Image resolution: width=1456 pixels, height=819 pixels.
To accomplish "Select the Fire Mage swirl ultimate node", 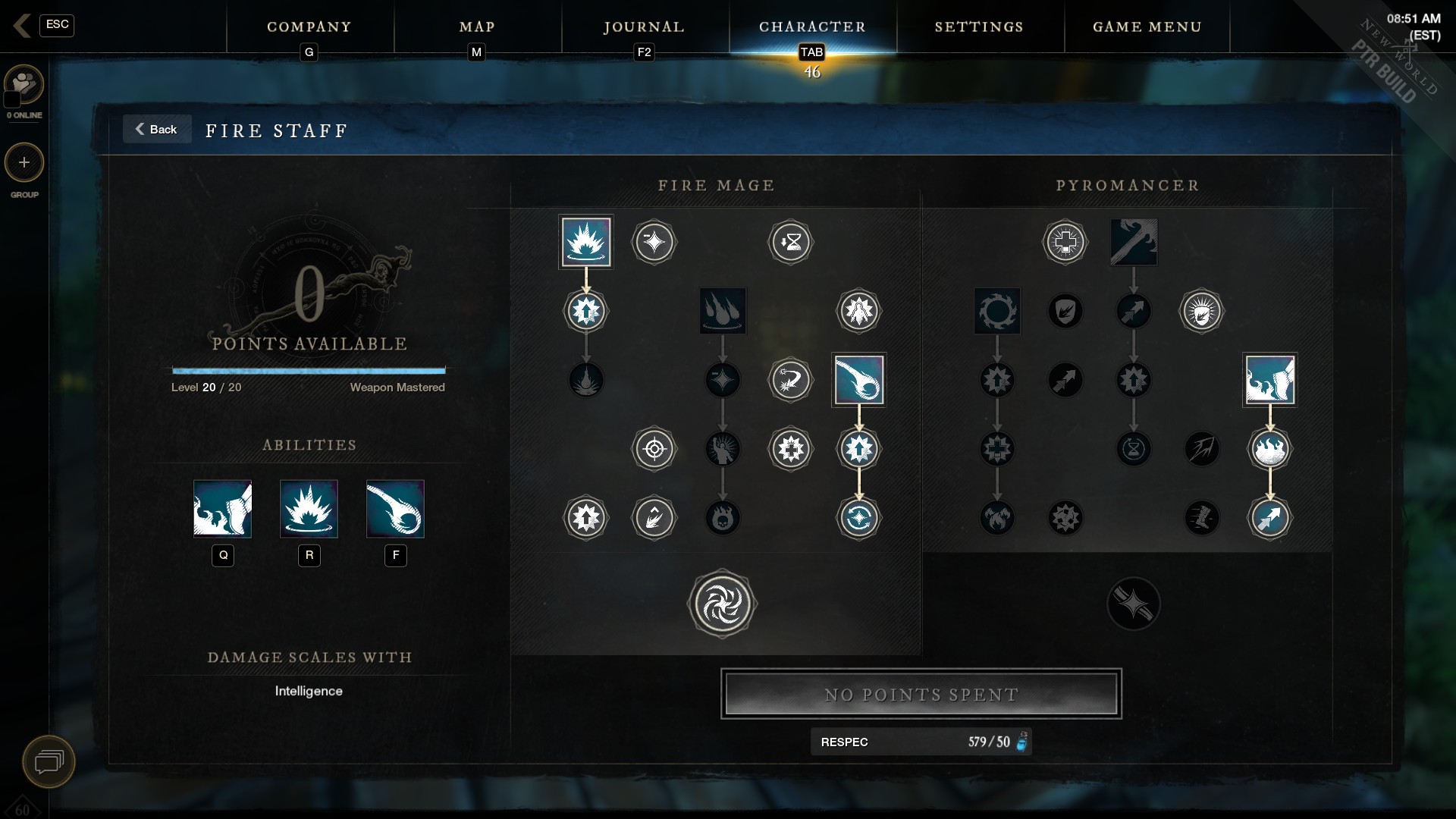I will [722, 604].
